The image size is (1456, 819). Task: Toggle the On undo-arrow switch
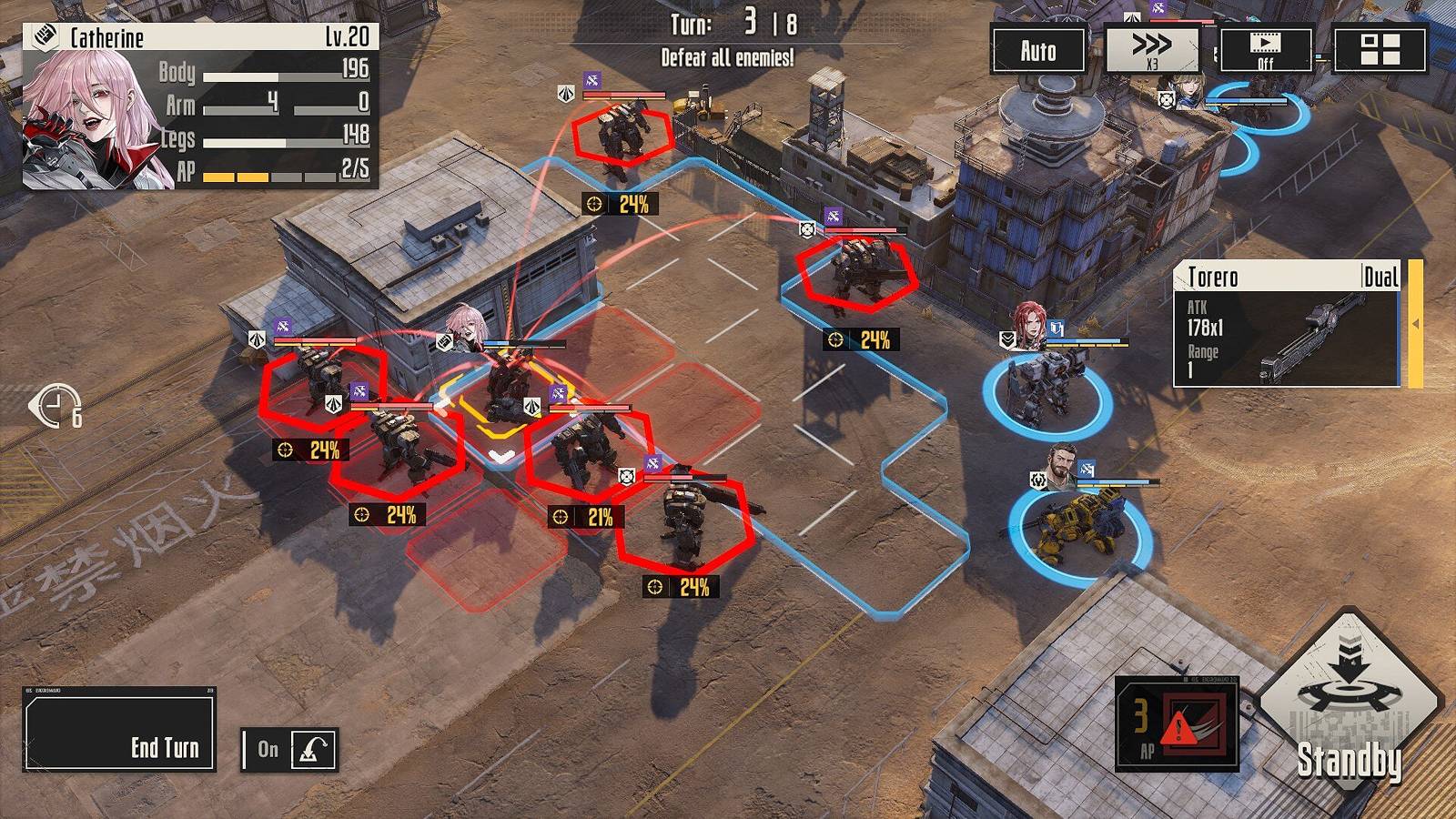(x=289, y=750)
